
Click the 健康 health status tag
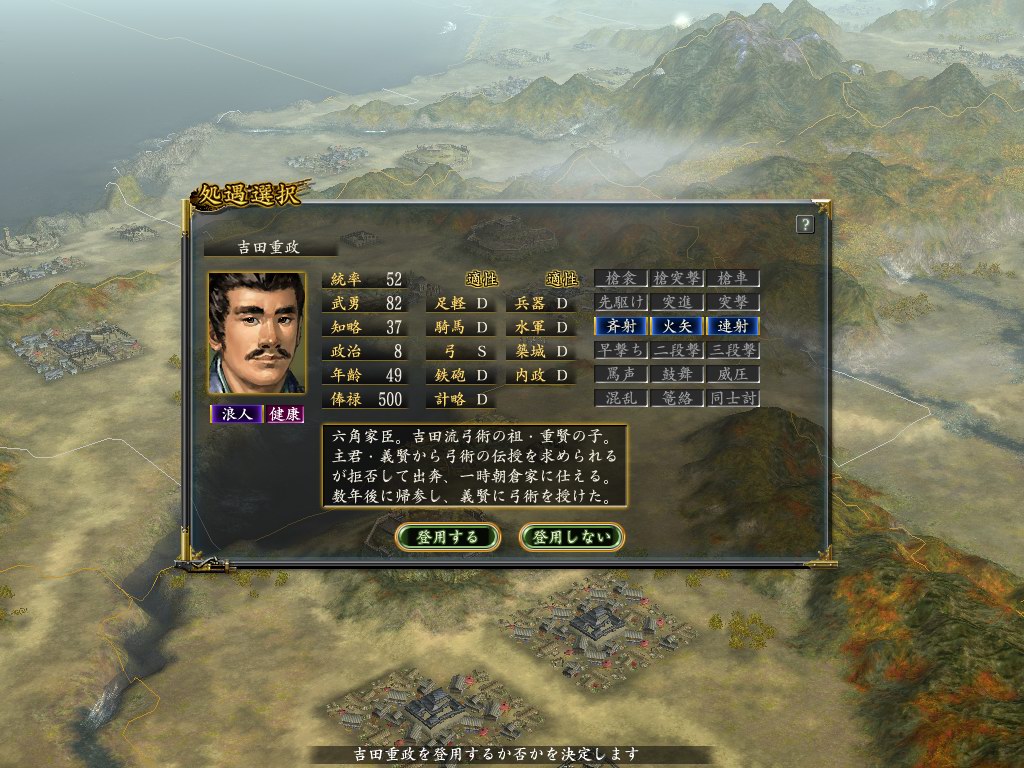pos(284,414)
